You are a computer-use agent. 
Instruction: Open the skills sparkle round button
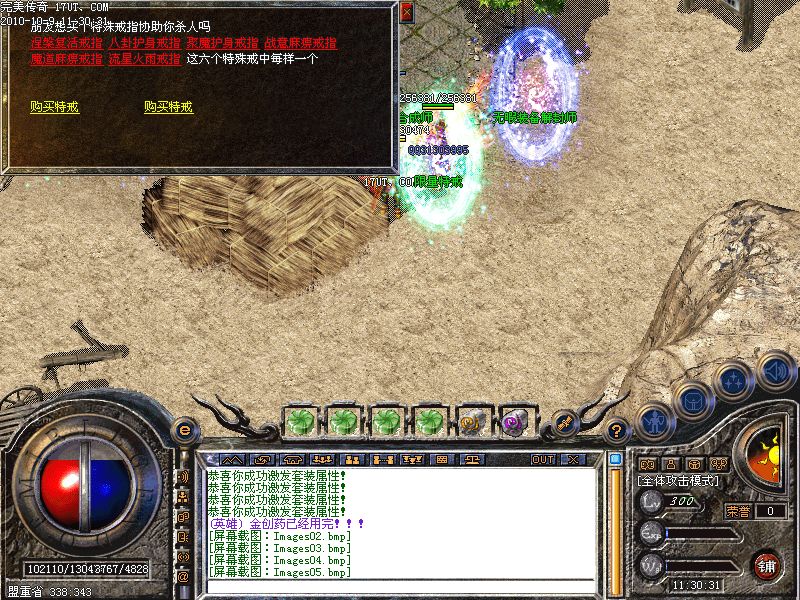click(x=733, y=381)
